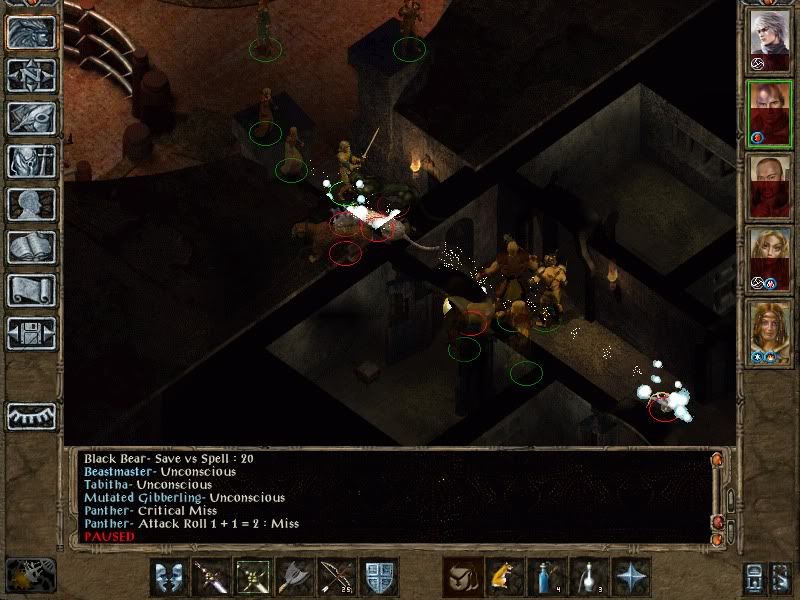Select the blonde woman portrait
Viewport: 800px width, 600px height.
pyautogui.click(x=769, y=260)
